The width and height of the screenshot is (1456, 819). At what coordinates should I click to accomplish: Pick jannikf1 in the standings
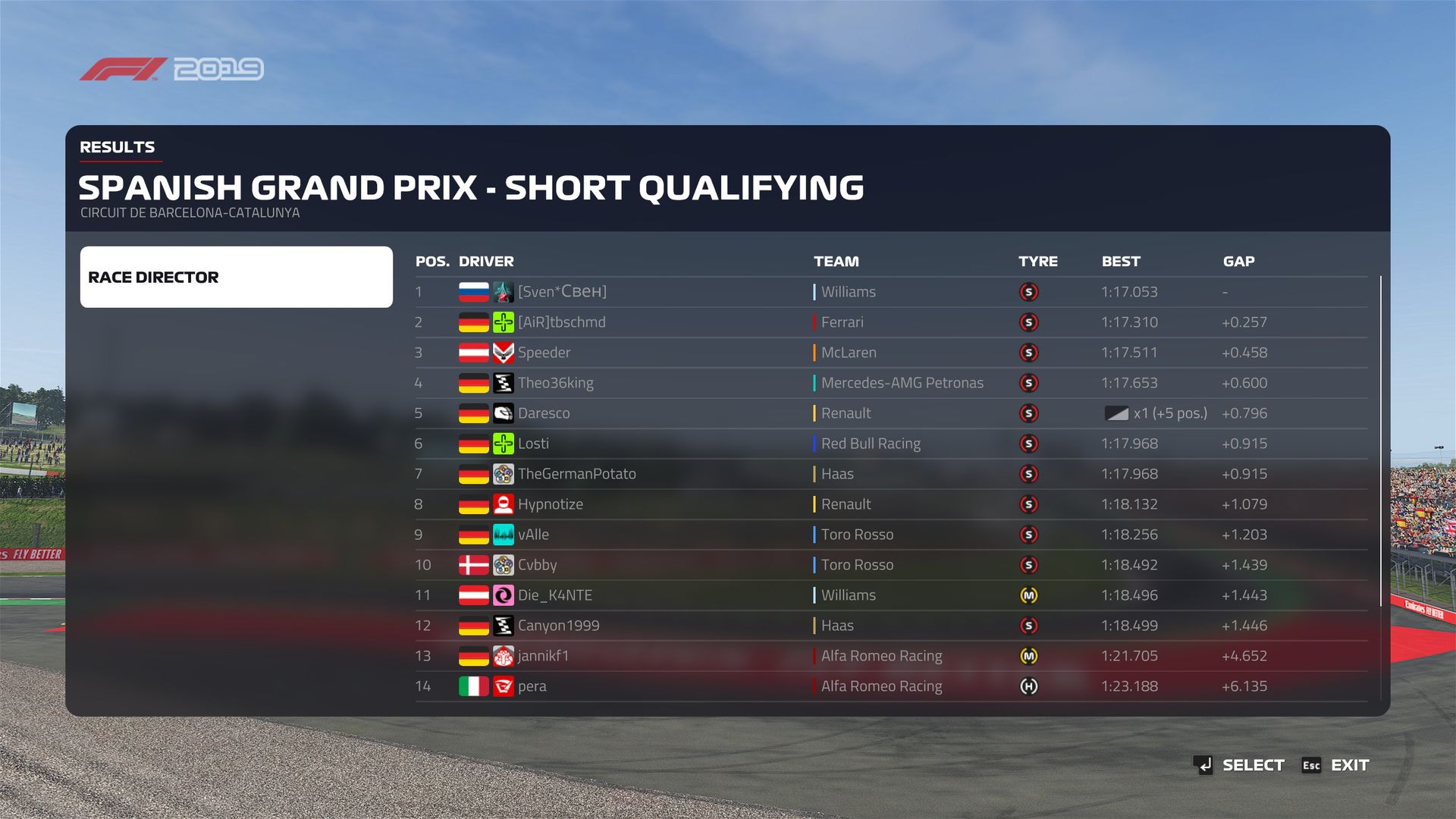[543, 656]
